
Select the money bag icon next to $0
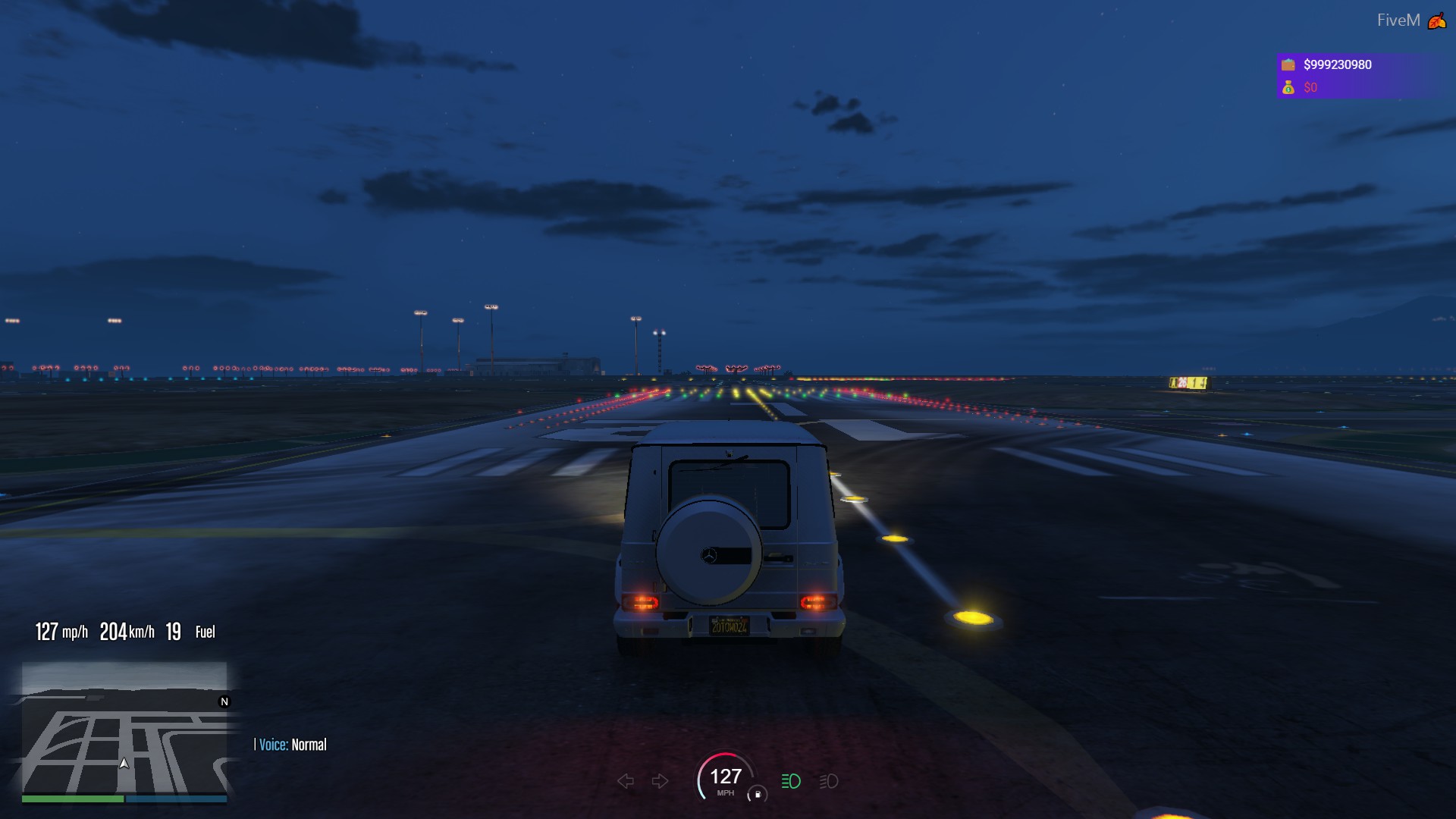tap(1289, 88)
